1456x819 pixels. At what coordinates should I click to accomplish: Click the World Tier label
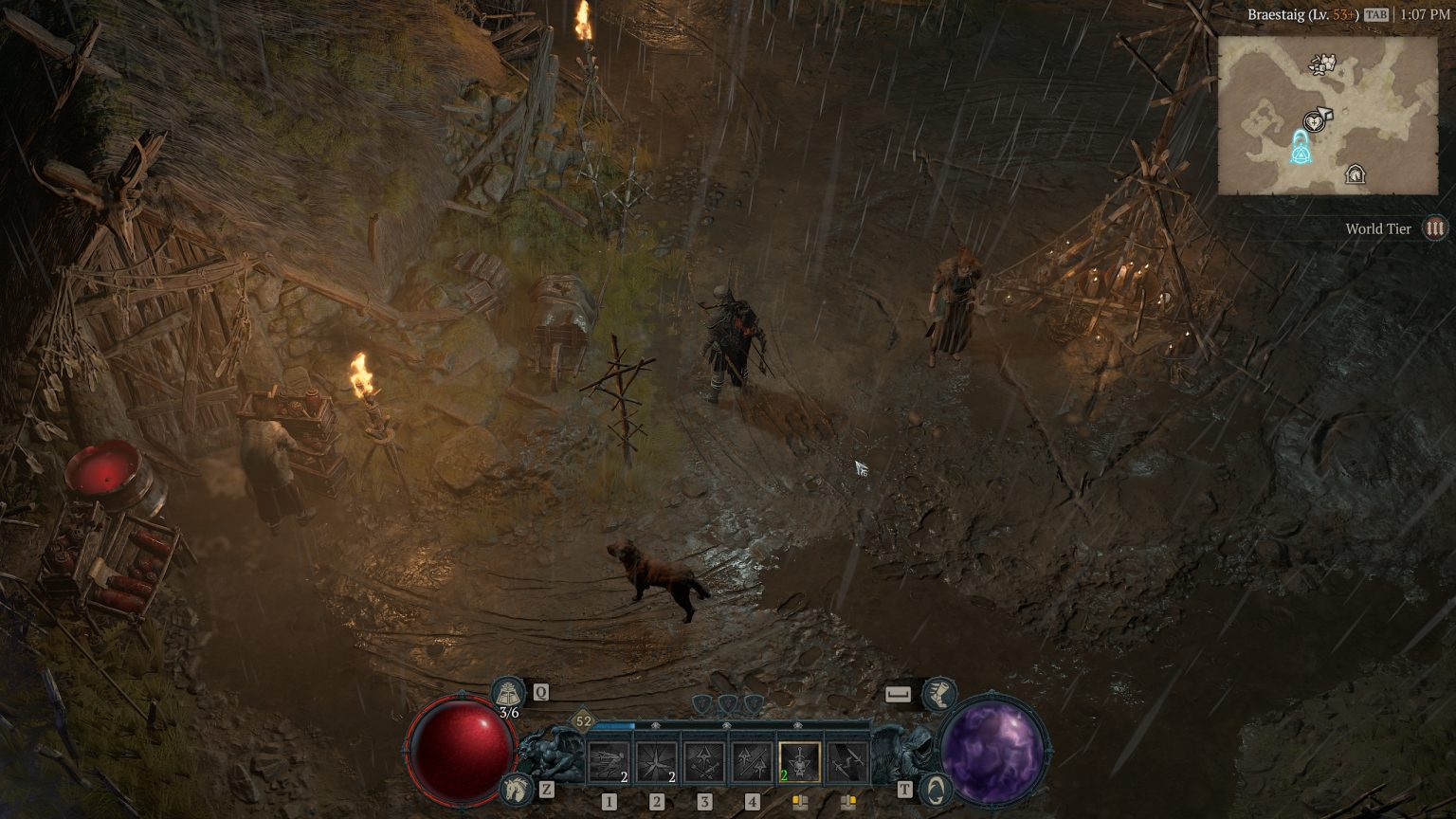coord(1376,228)
